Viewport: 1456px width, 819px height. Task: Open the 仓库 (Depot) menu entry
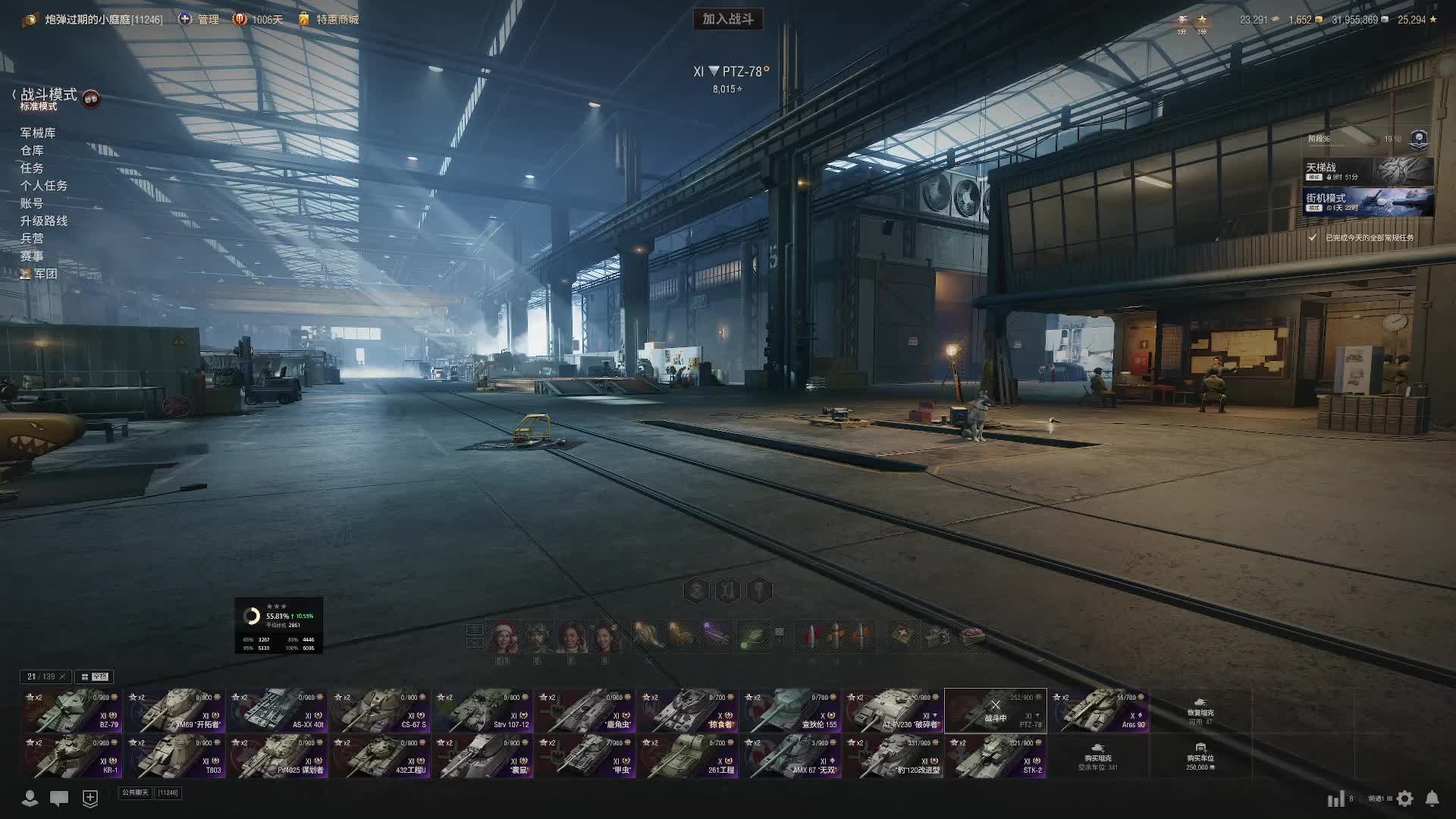32,150
